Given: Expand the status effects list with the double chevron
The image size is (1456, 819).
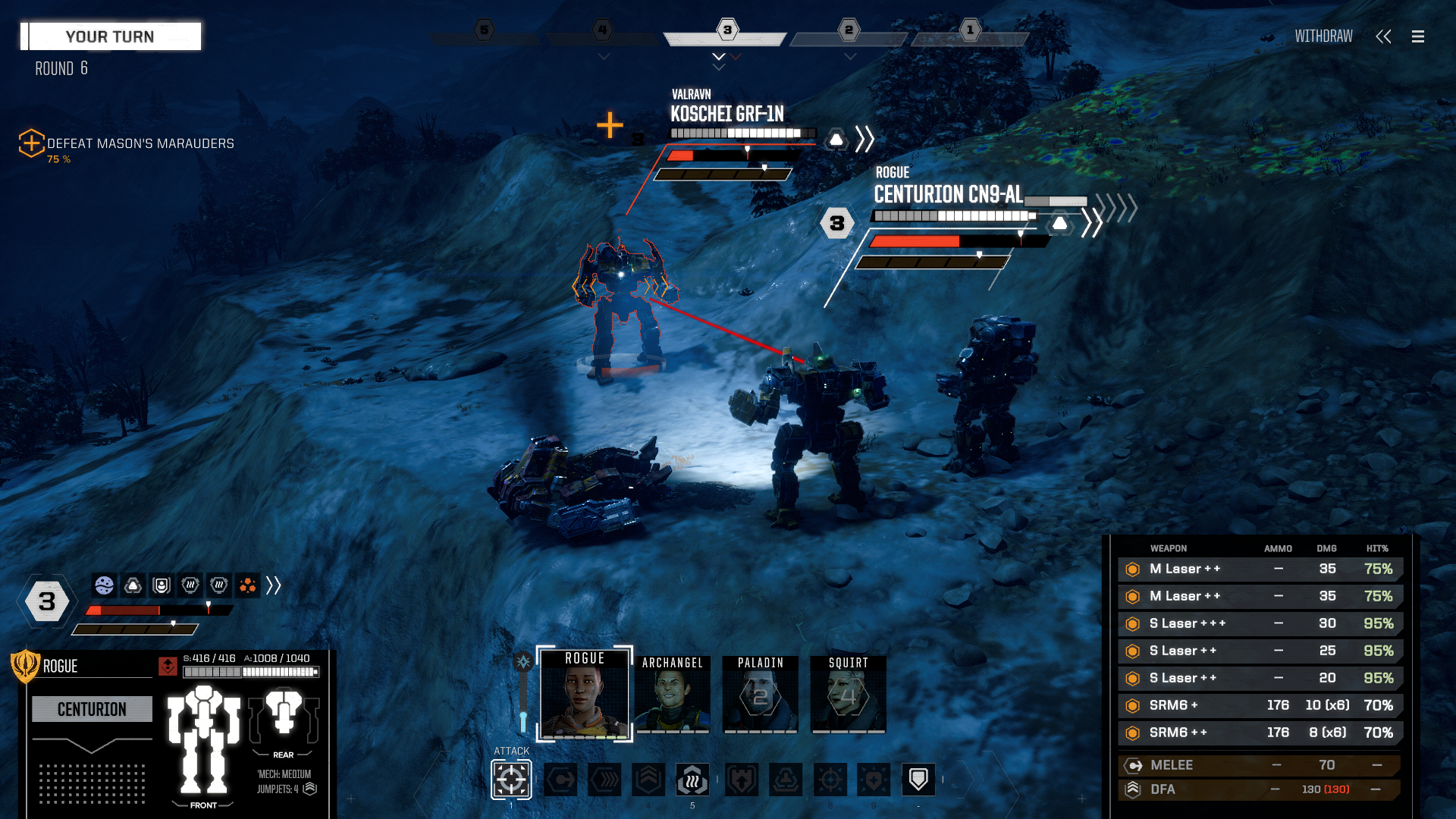Looking at the screenshot, I should tap(275, 586).
